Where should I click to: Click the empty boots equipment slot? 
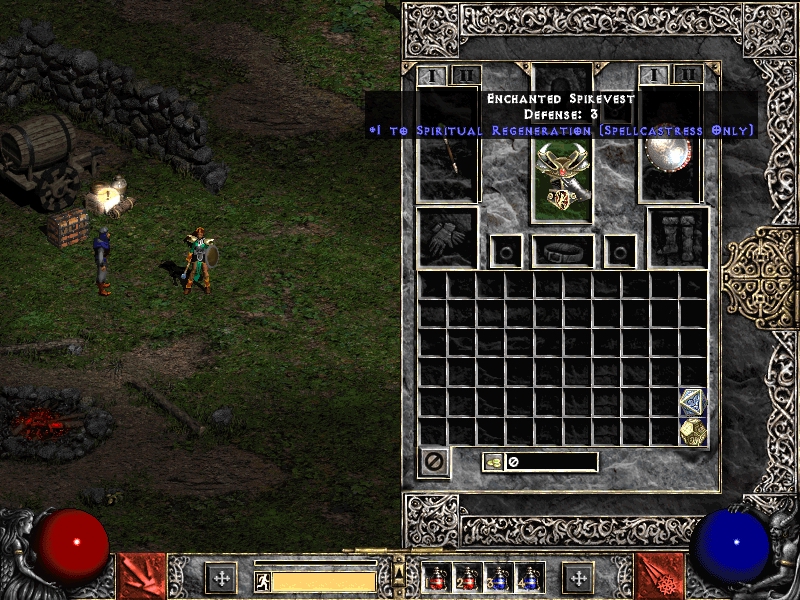678,238
